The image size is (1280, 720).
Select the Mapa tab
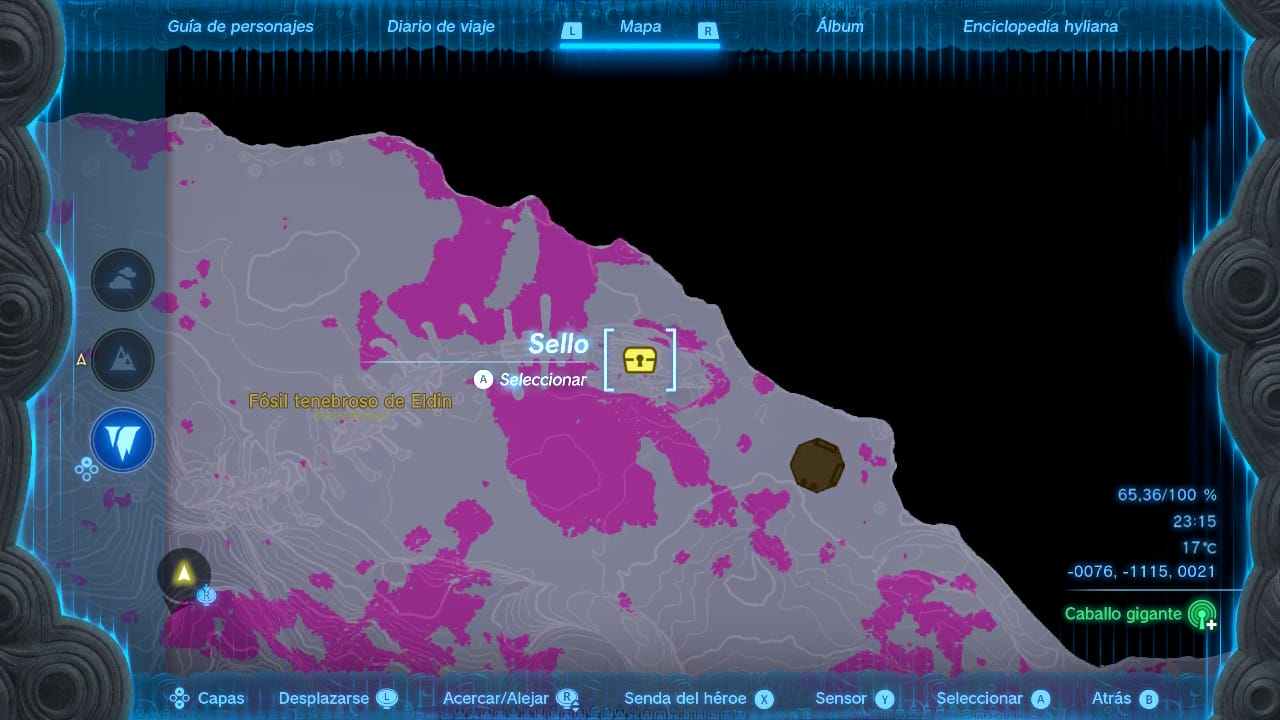click(640, 27)
